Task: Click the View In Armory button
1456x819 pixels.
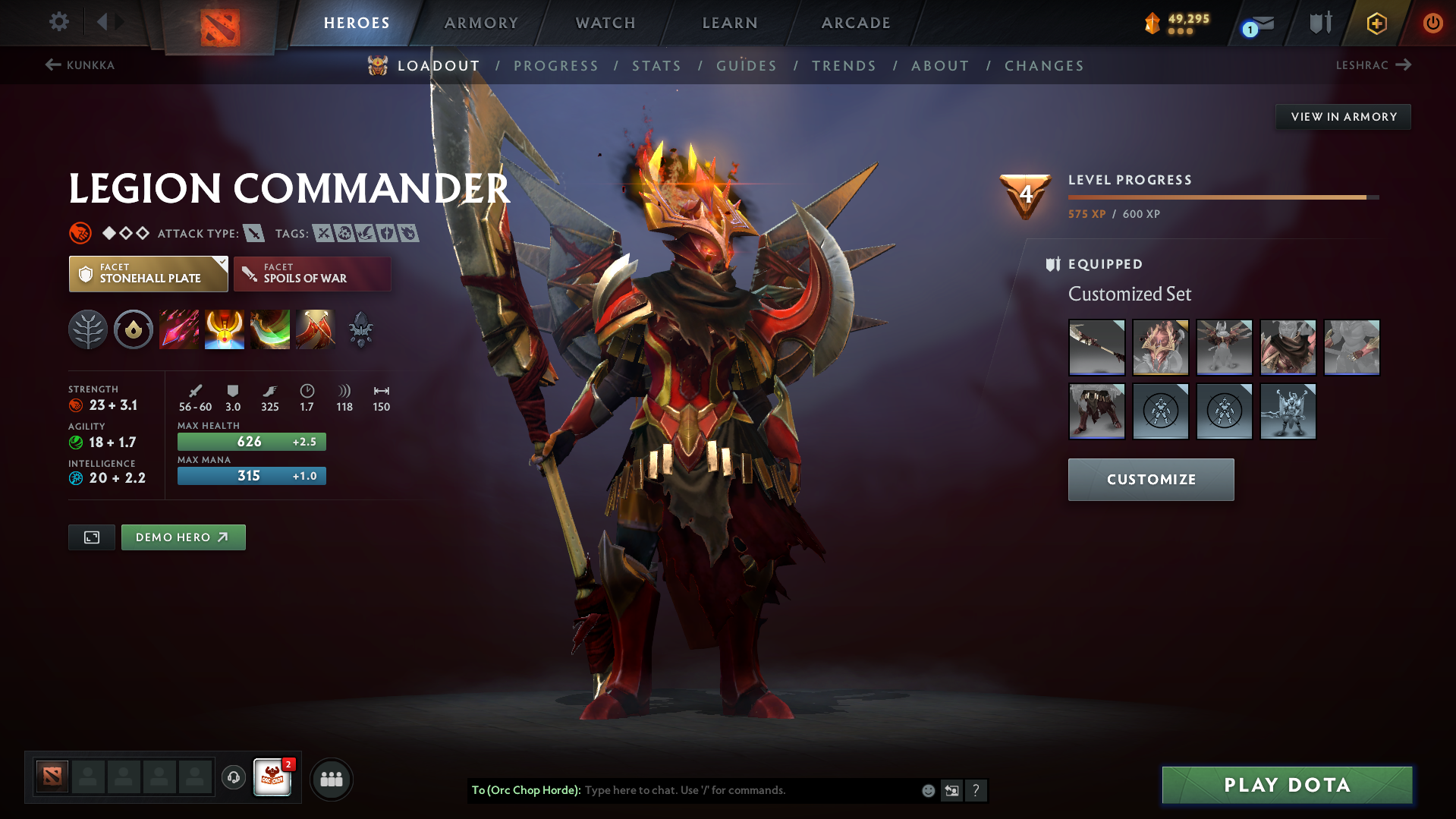Action: pos(1343,116)
